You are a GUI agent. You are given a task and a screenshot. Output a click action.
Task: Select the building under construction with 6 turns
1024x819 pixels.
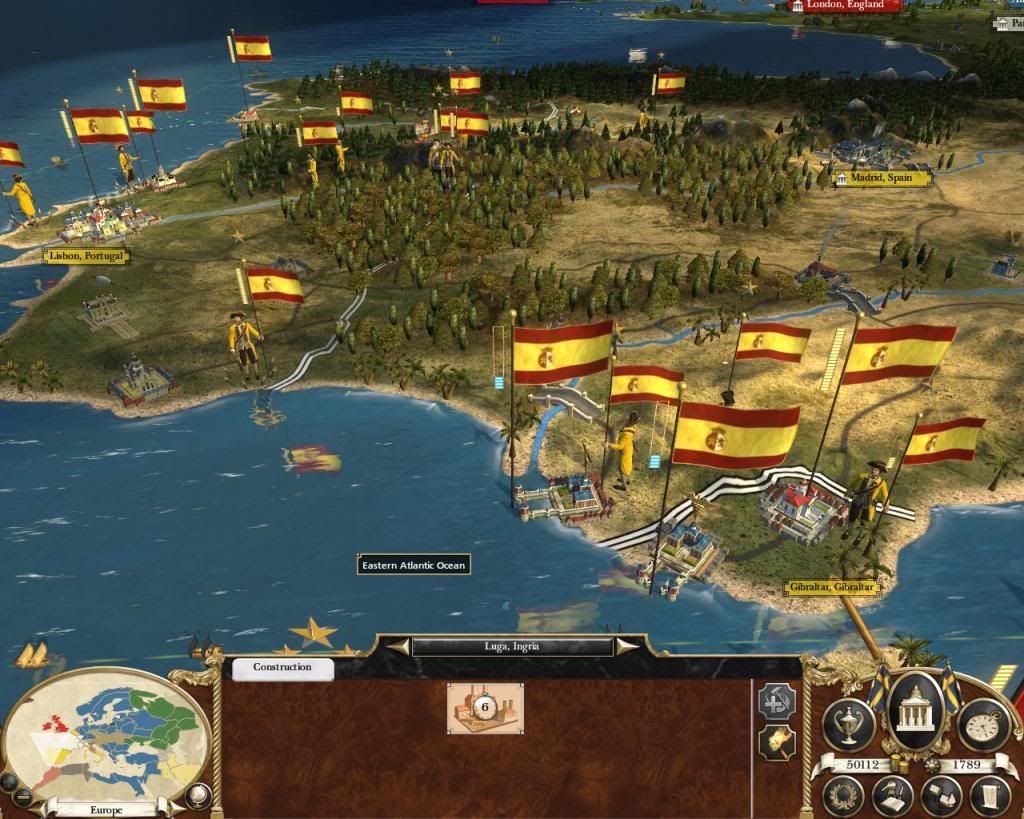(485, 708)
